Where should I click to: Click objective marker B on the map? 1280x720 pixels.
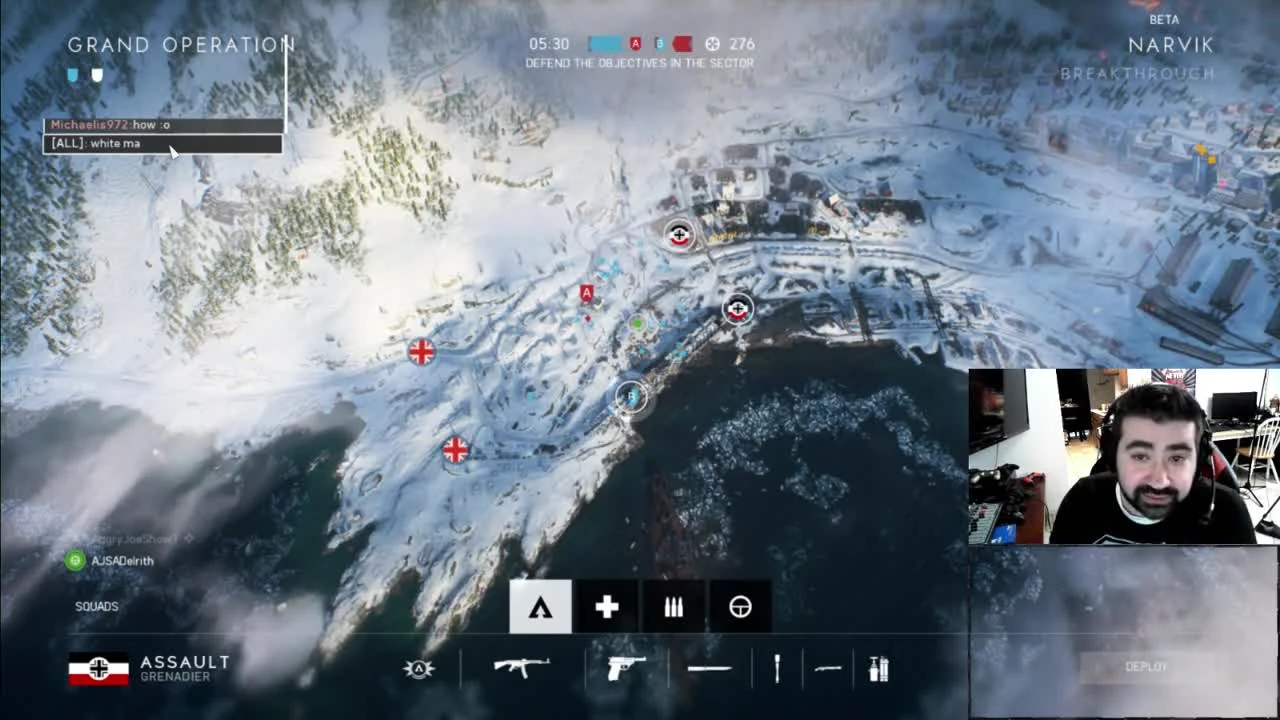pyautogui.click(x=630, y=397)
